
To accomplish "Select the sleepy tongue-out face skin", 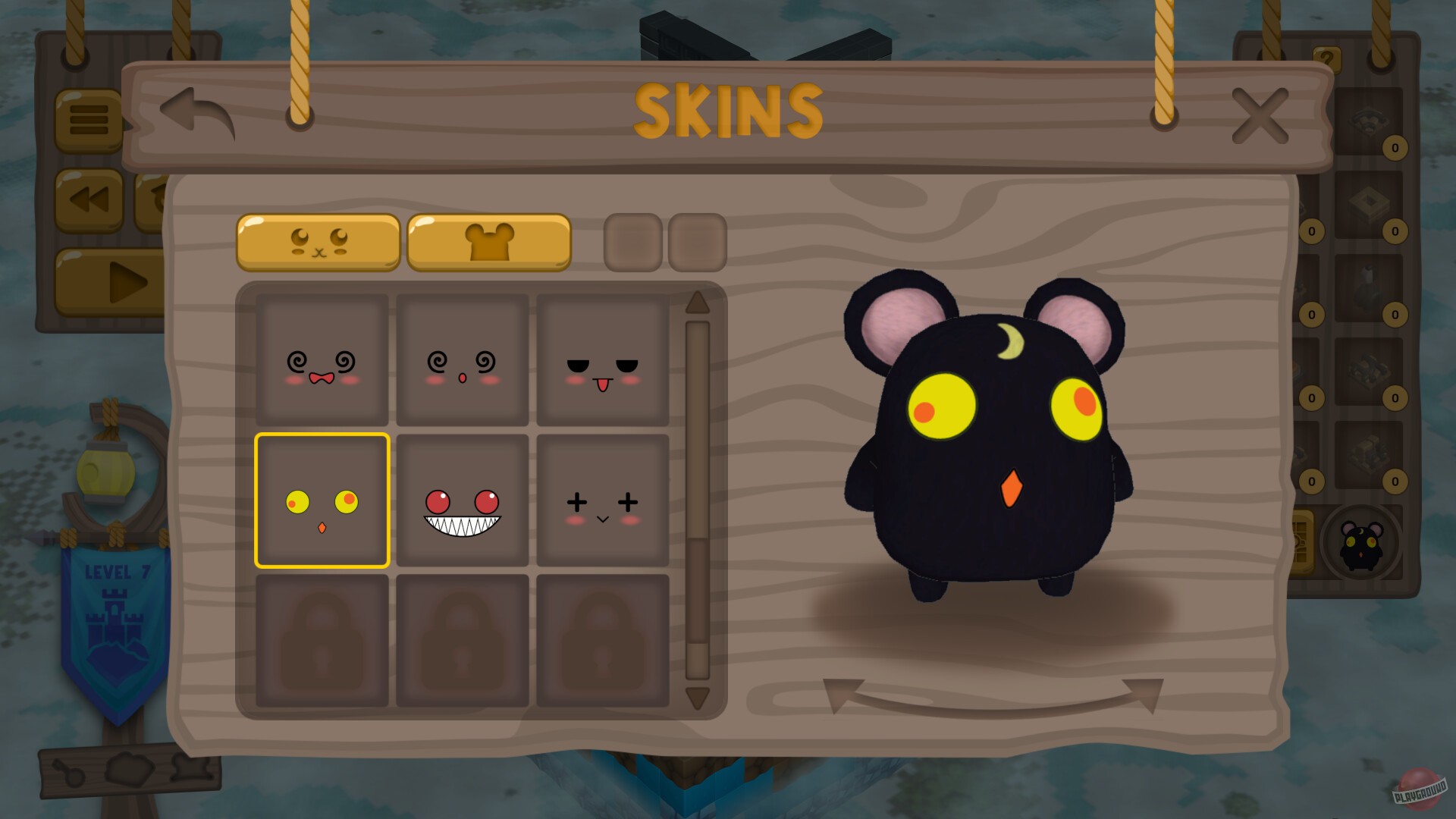I will (x=604, y=361).
